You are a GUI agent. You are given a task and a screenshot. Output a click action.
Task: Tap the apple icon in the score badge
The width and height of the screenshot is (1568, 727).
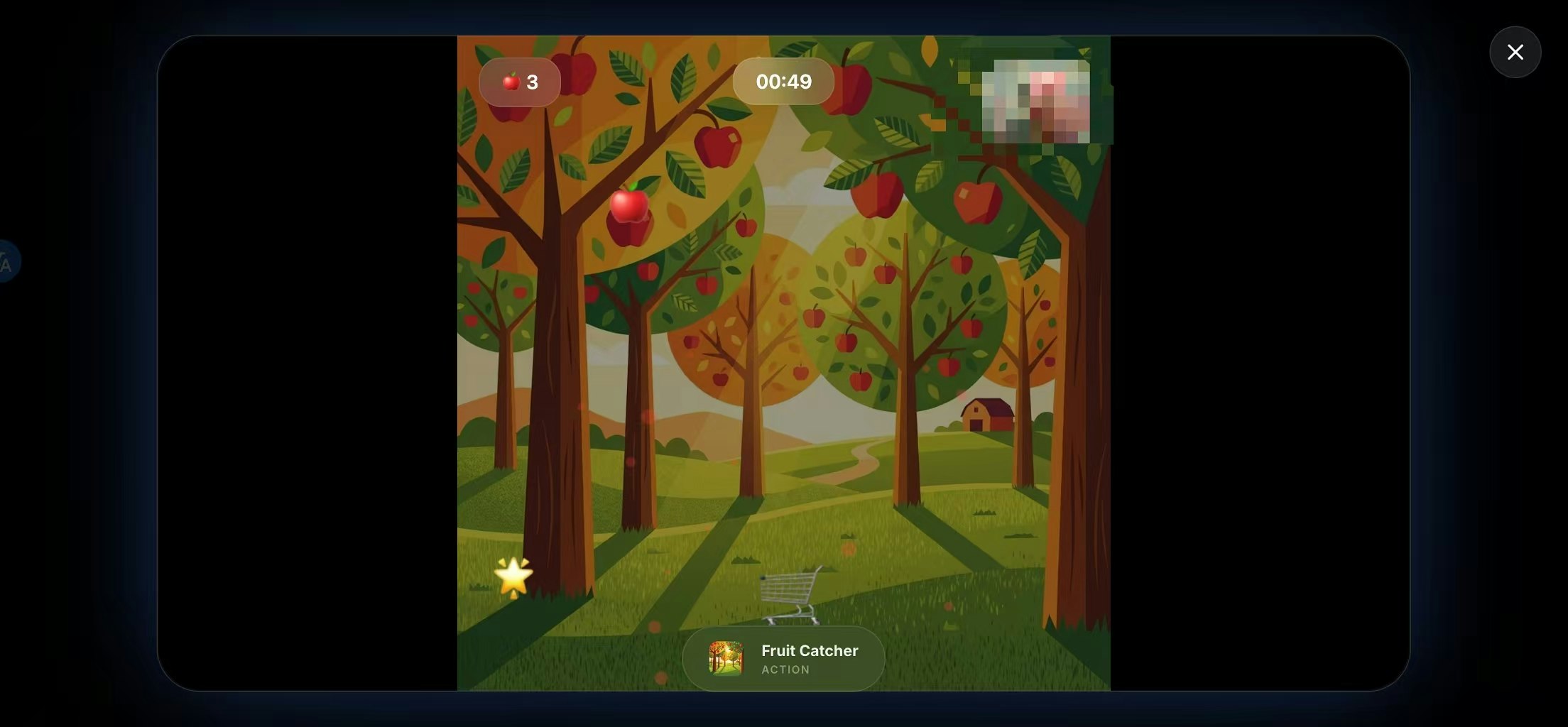511,82
